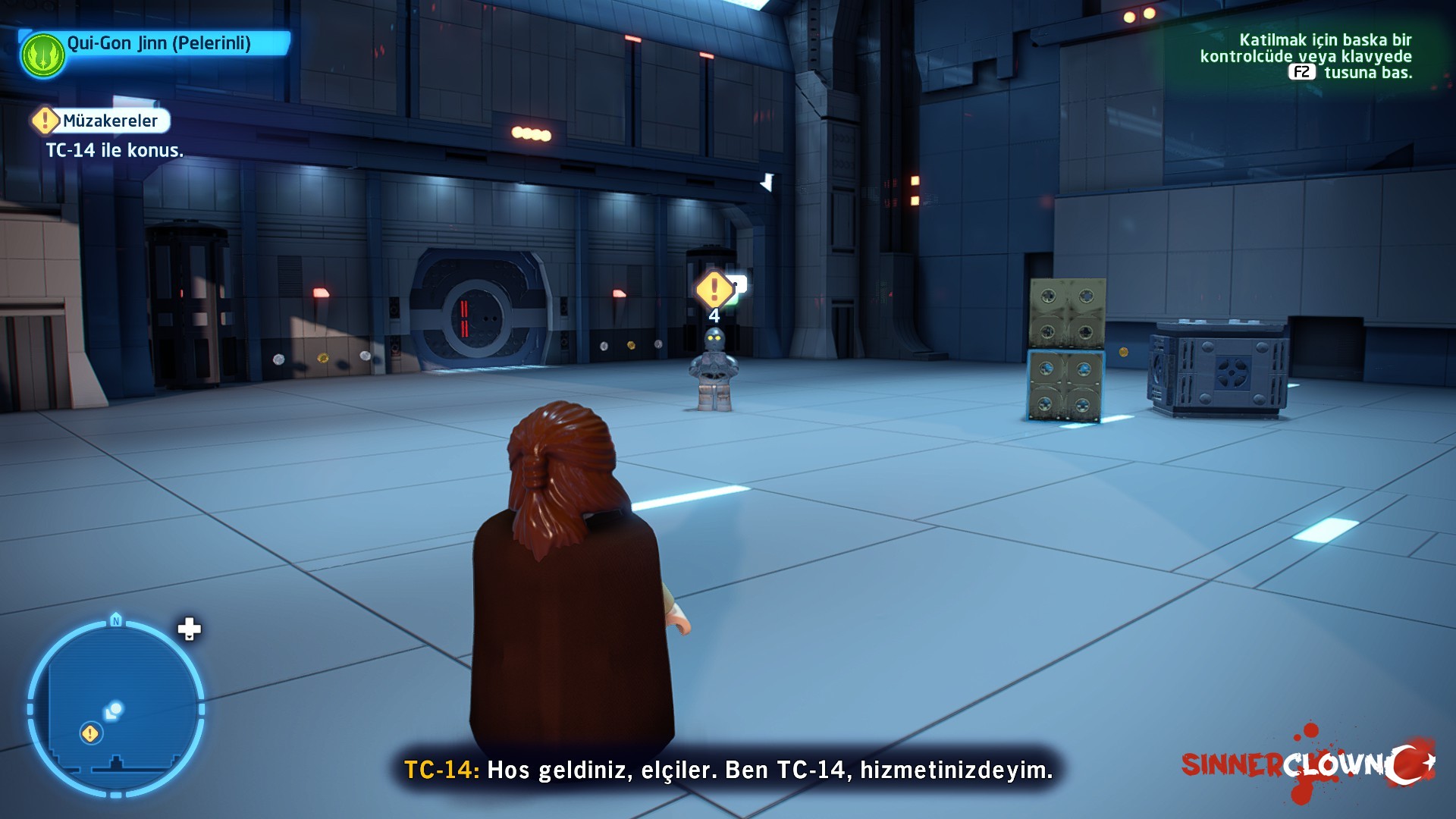Select the quest marker on the minimap
The image size is (1456, 819).
90,733
